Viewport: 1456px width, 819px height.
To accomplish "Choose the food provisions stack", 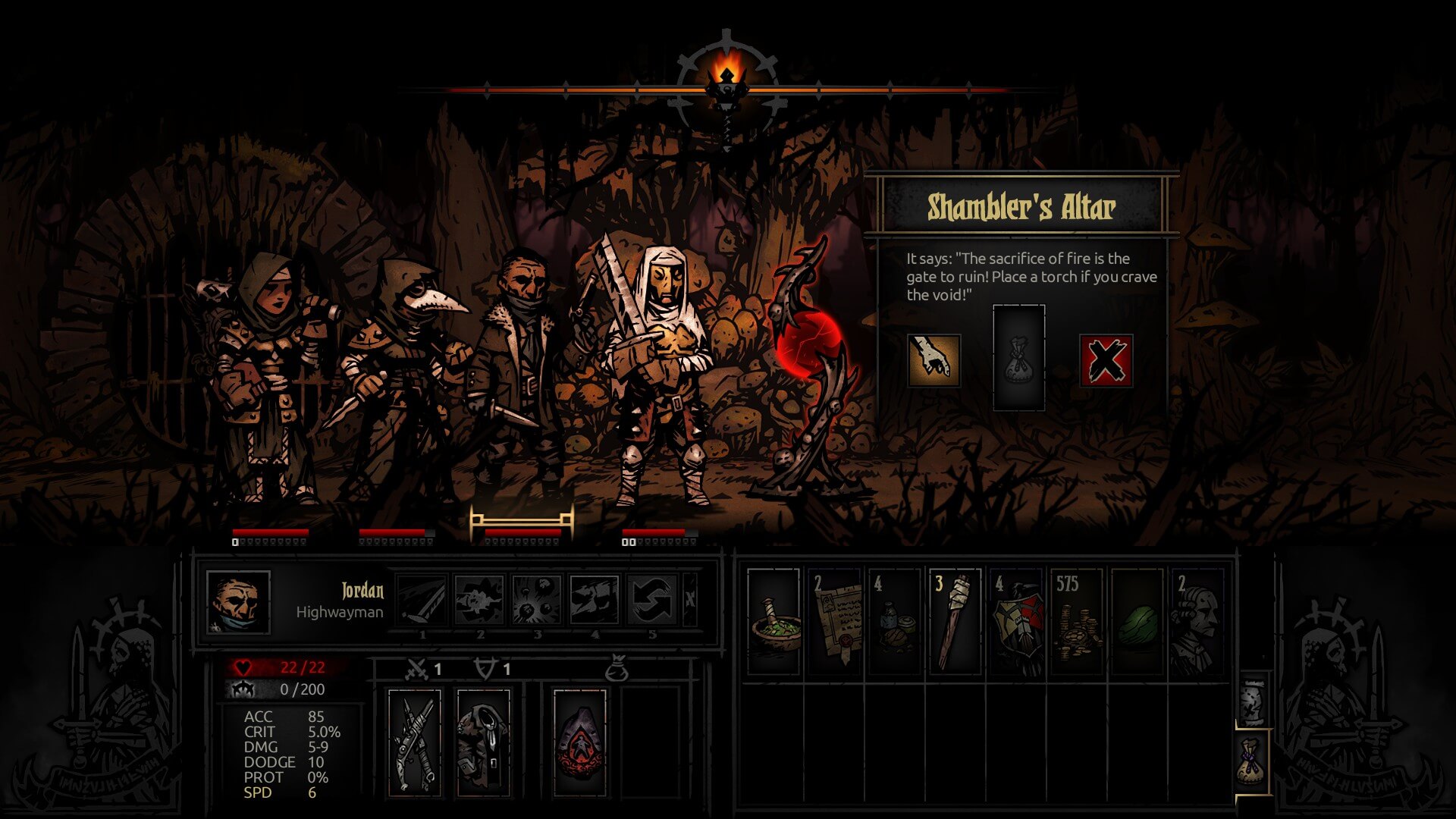I will [x=895, y=621].
